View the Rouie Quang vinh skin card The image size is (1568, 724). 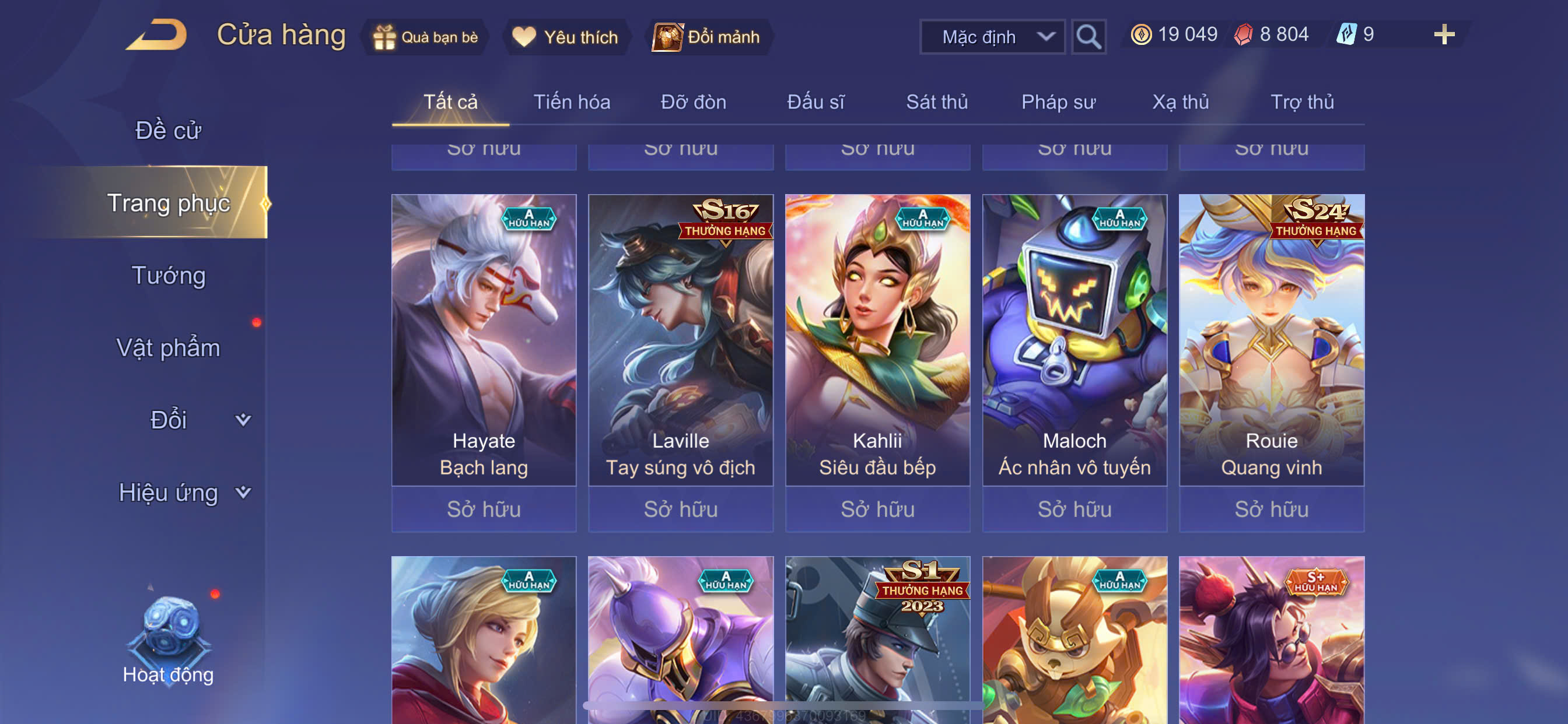(x=1271, y=340)
